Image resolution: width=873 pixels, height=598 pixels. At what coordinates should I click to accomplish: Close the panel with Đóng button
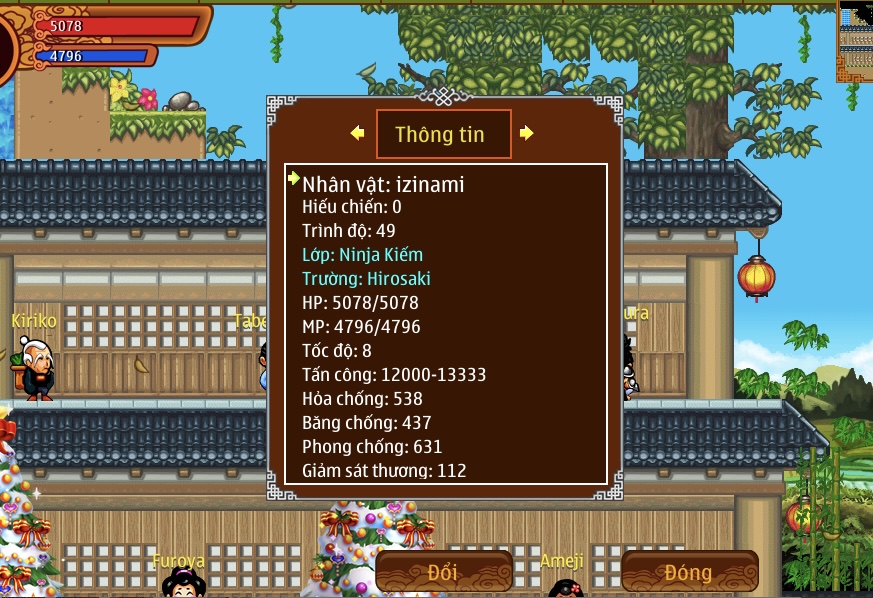pyautogui.click(x=689, y=572)
